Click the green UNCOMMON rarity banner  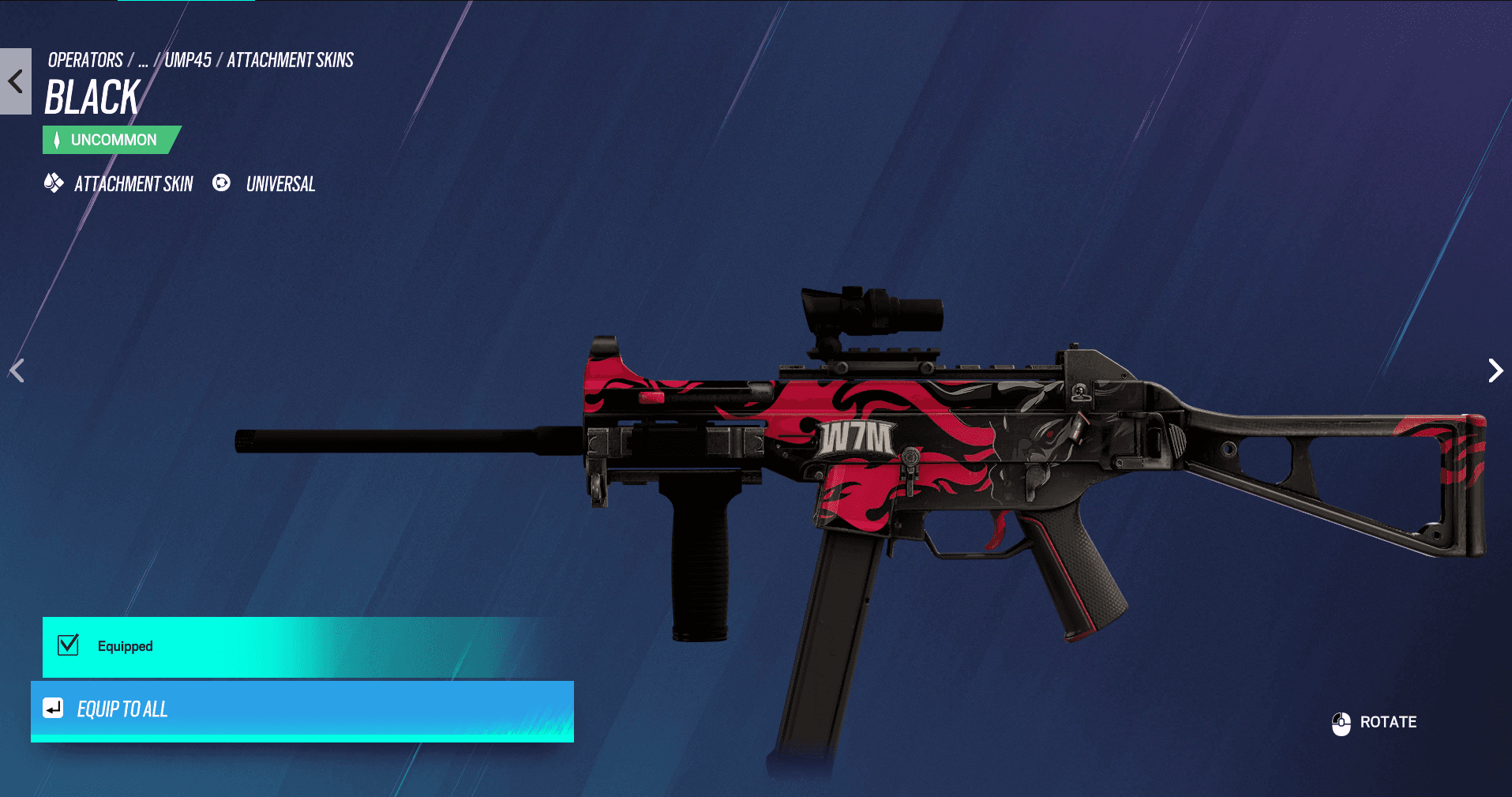(111, 139)
